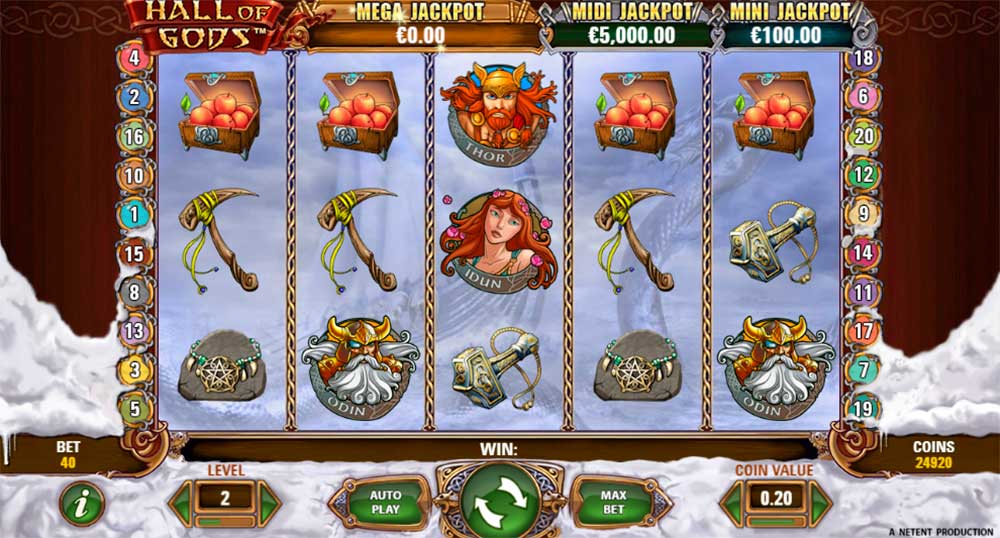Increase the bet level
The width and height of the screenshot is (1000, 538).
pos(269,502)
